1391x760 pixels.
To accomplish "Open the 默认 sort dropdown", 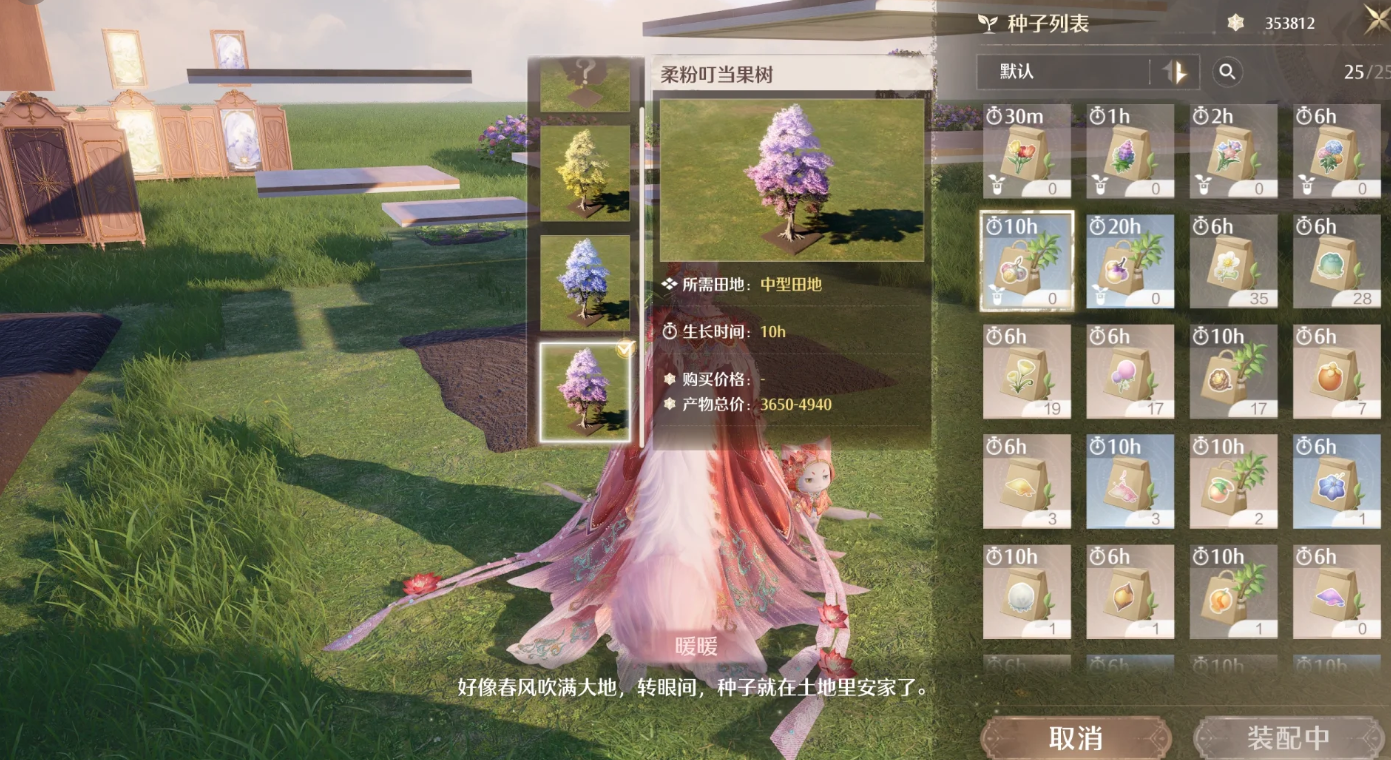I will (1064, 72).
